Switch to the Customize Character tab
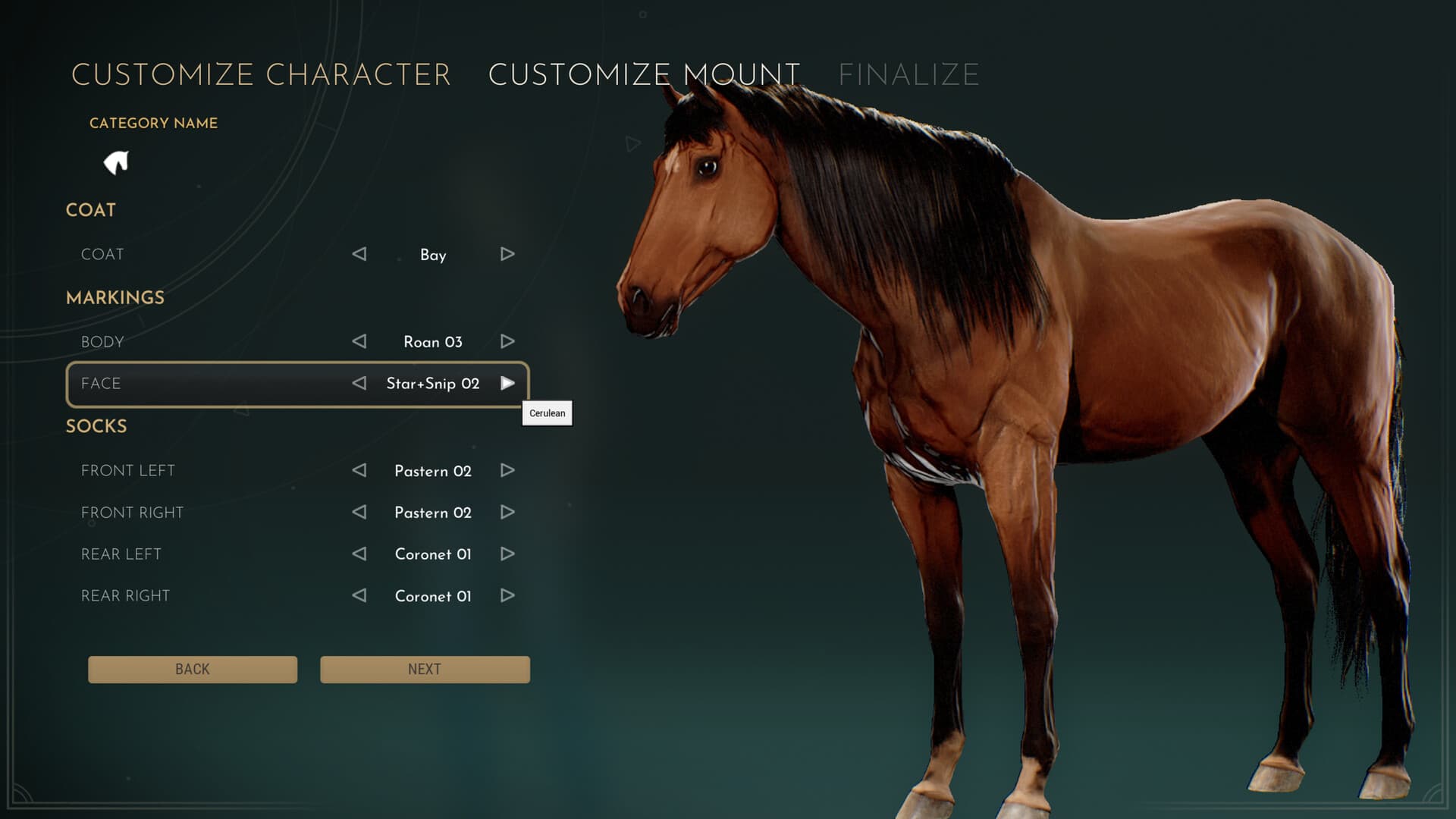1456x819 pixels. click(x=261, y=74)
